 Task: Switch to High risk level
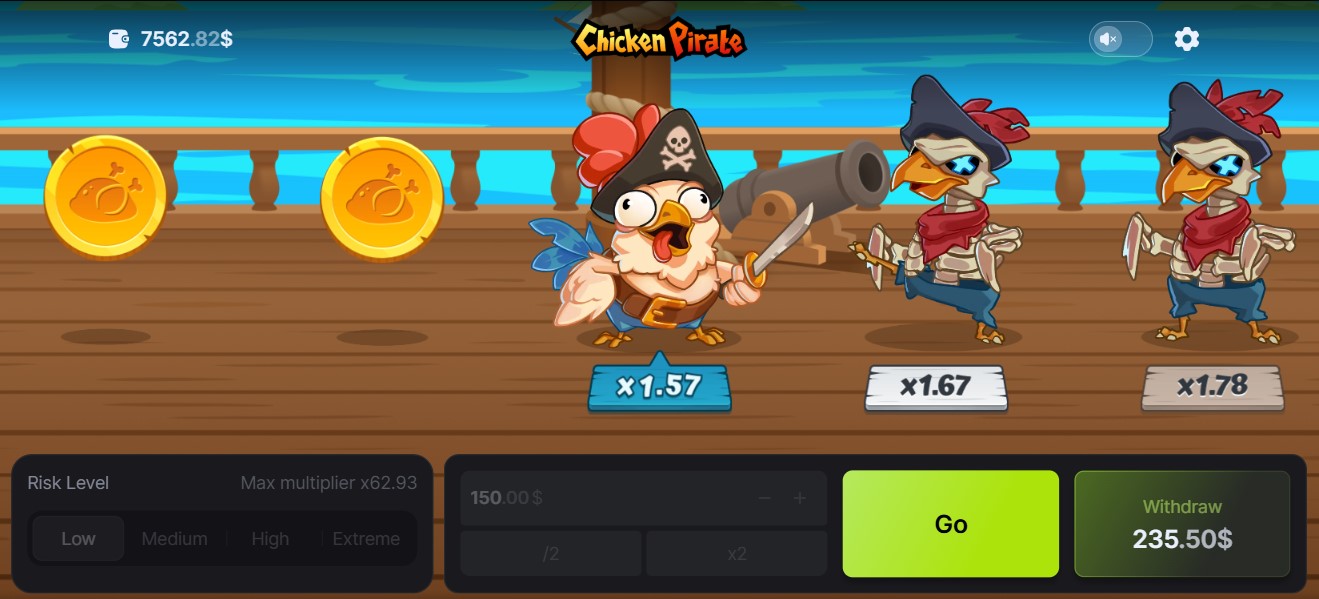(270, 539)
